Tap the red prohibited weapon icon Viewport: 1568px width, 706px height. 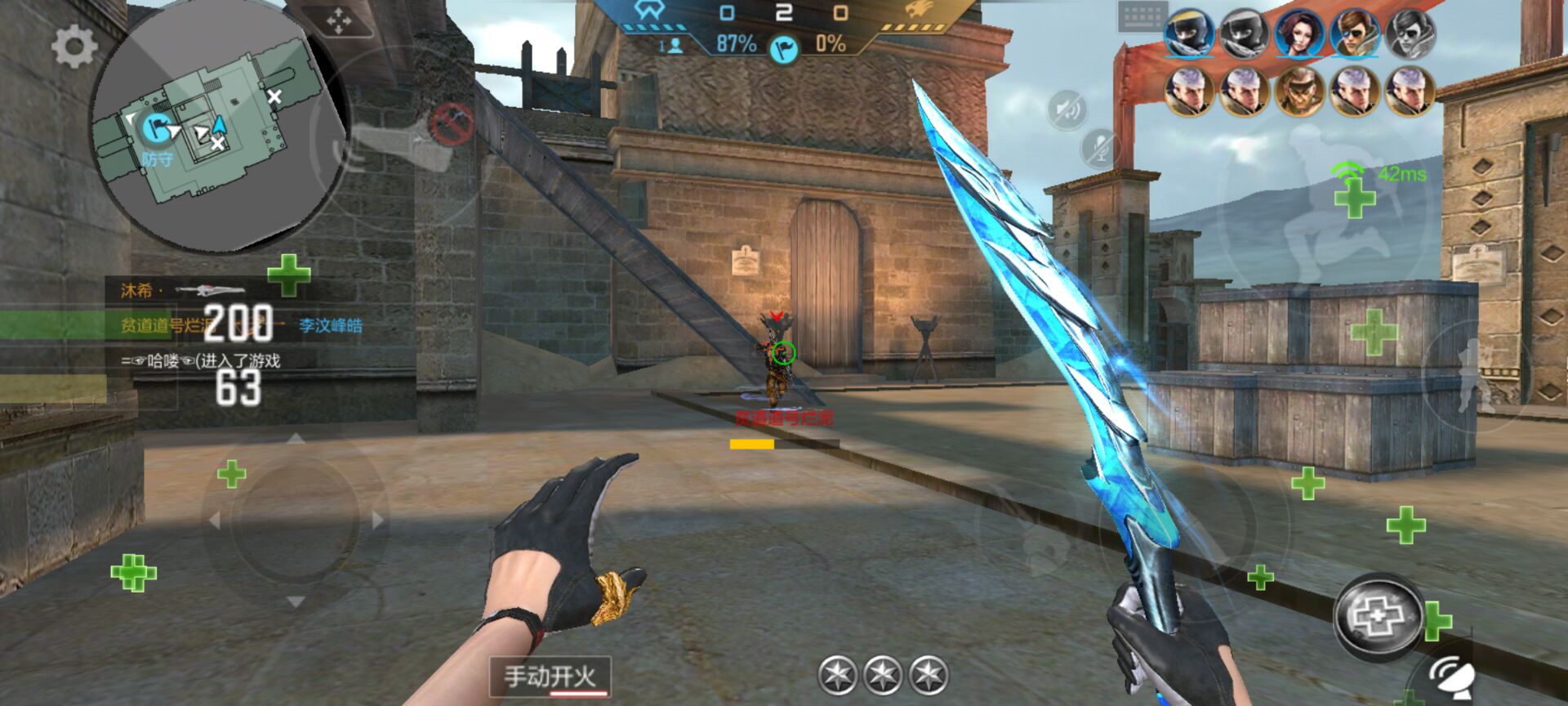pyautogui.click(x=451, y=124)
